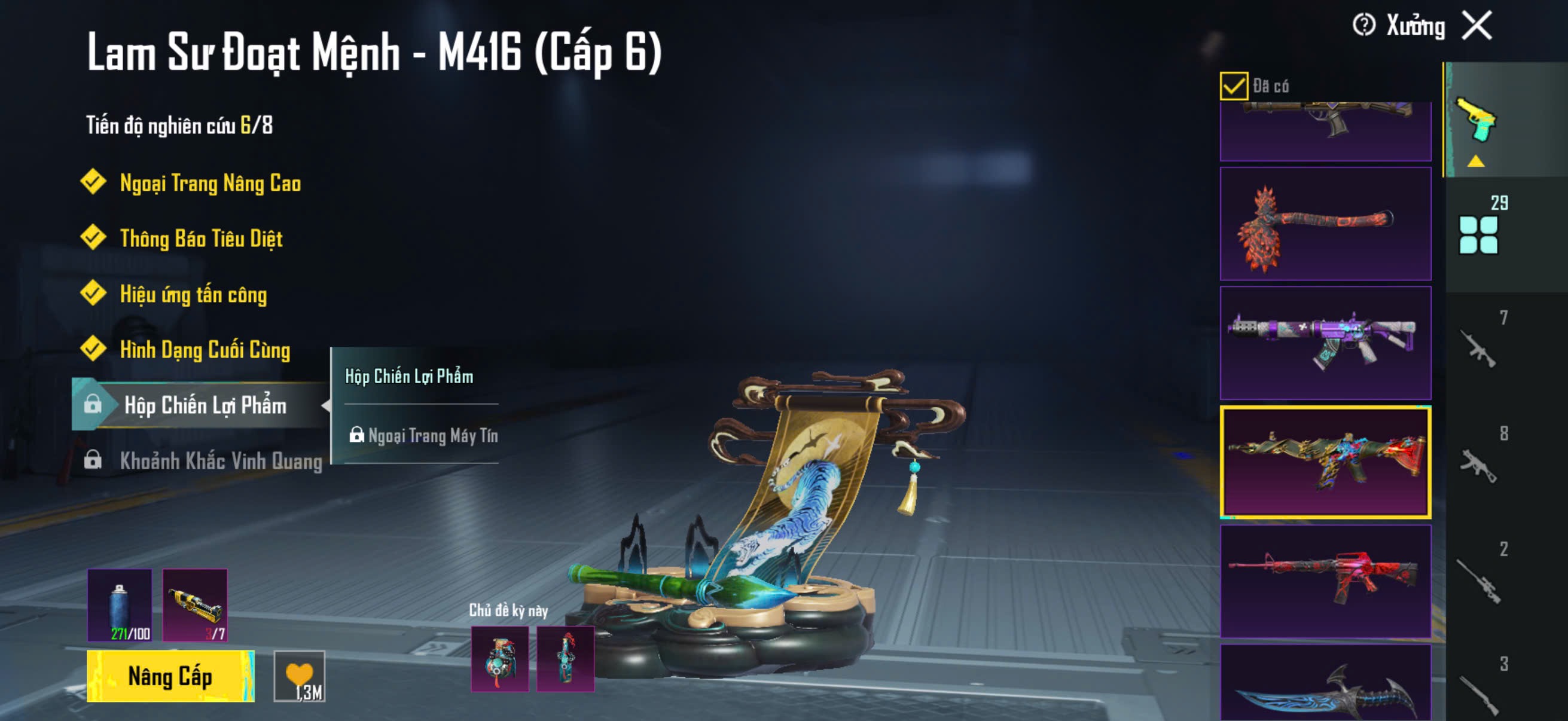Open the blue spray paint material slot
This screenshot has height=721, width=1568.
coord(120,606)
